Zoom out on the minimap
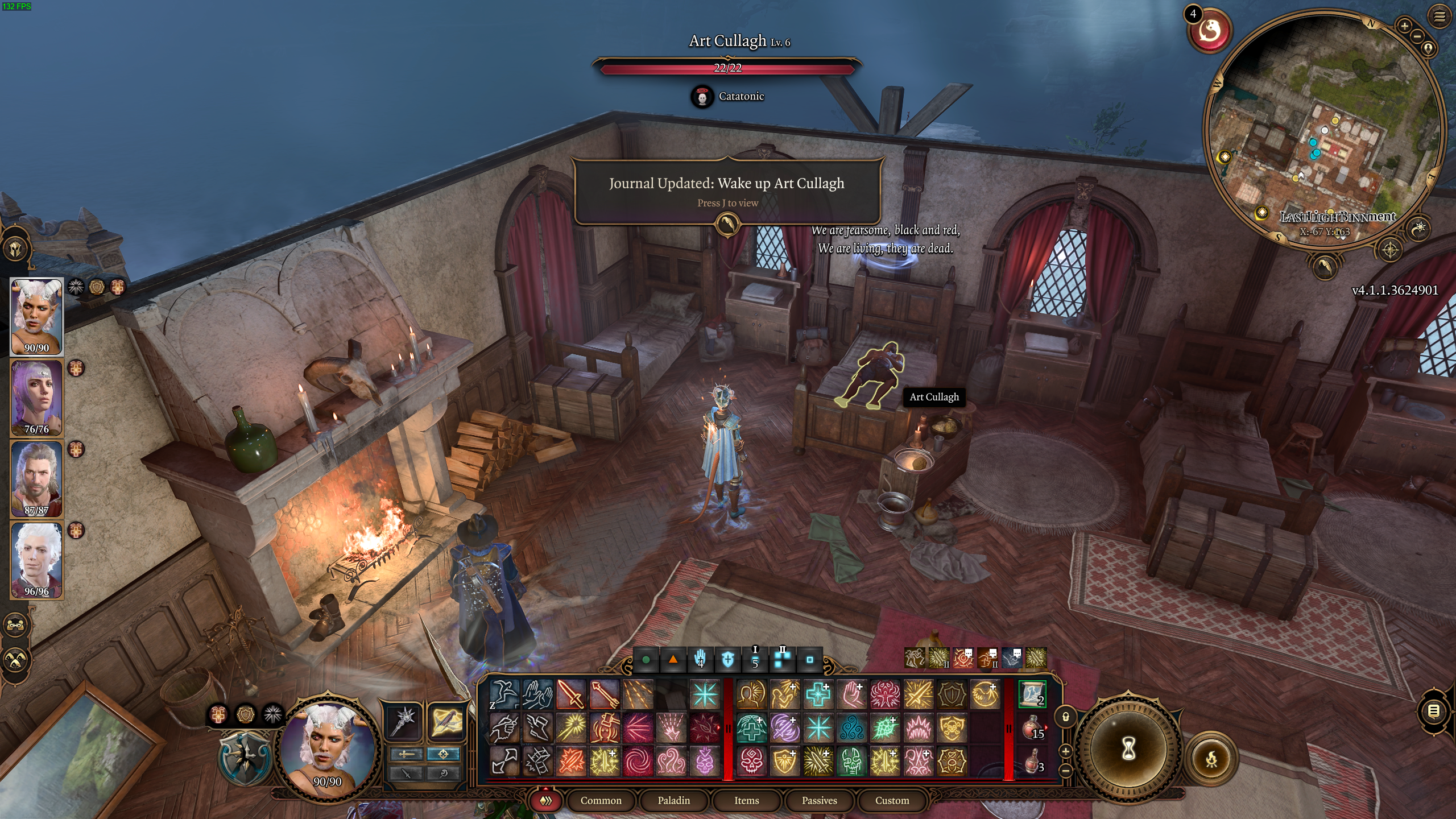 point(1417,36)
